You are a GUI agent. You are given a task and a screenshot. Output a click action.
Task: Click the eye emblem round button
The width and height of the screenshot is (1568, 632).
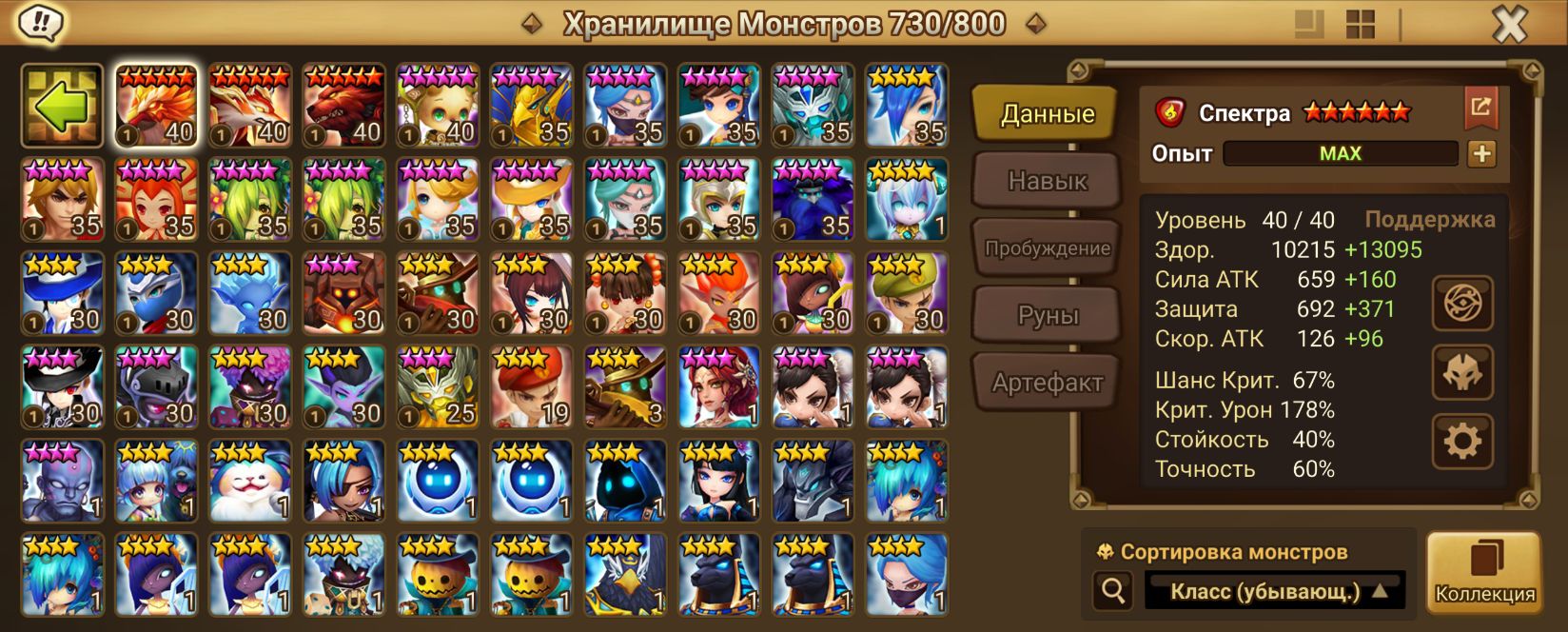(1462, 304)
